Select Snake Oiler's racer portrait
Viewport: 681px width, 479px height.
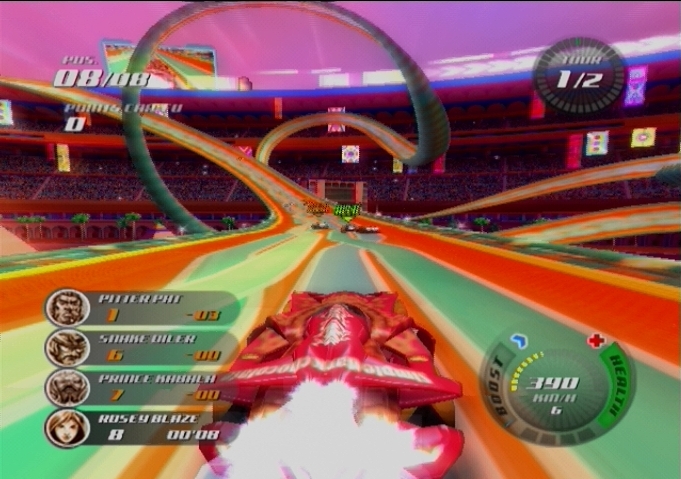tap(66, 348)
